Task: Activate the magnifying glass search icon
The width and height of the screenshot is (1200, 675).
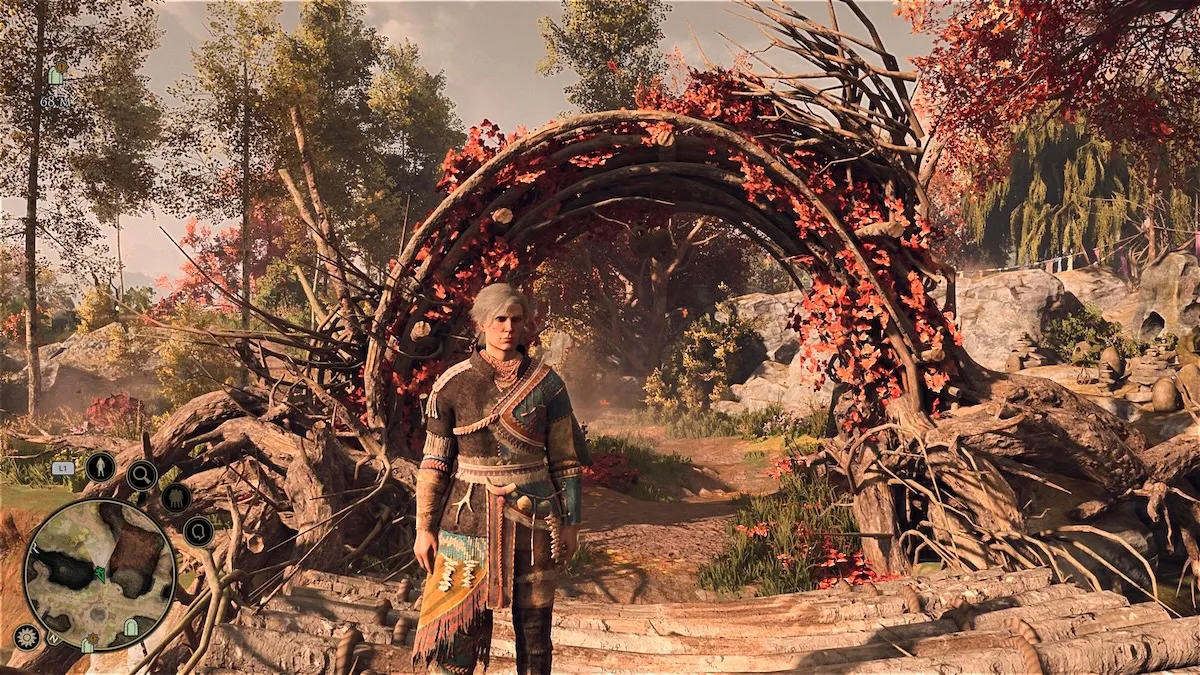Action: tap(141, 475)
